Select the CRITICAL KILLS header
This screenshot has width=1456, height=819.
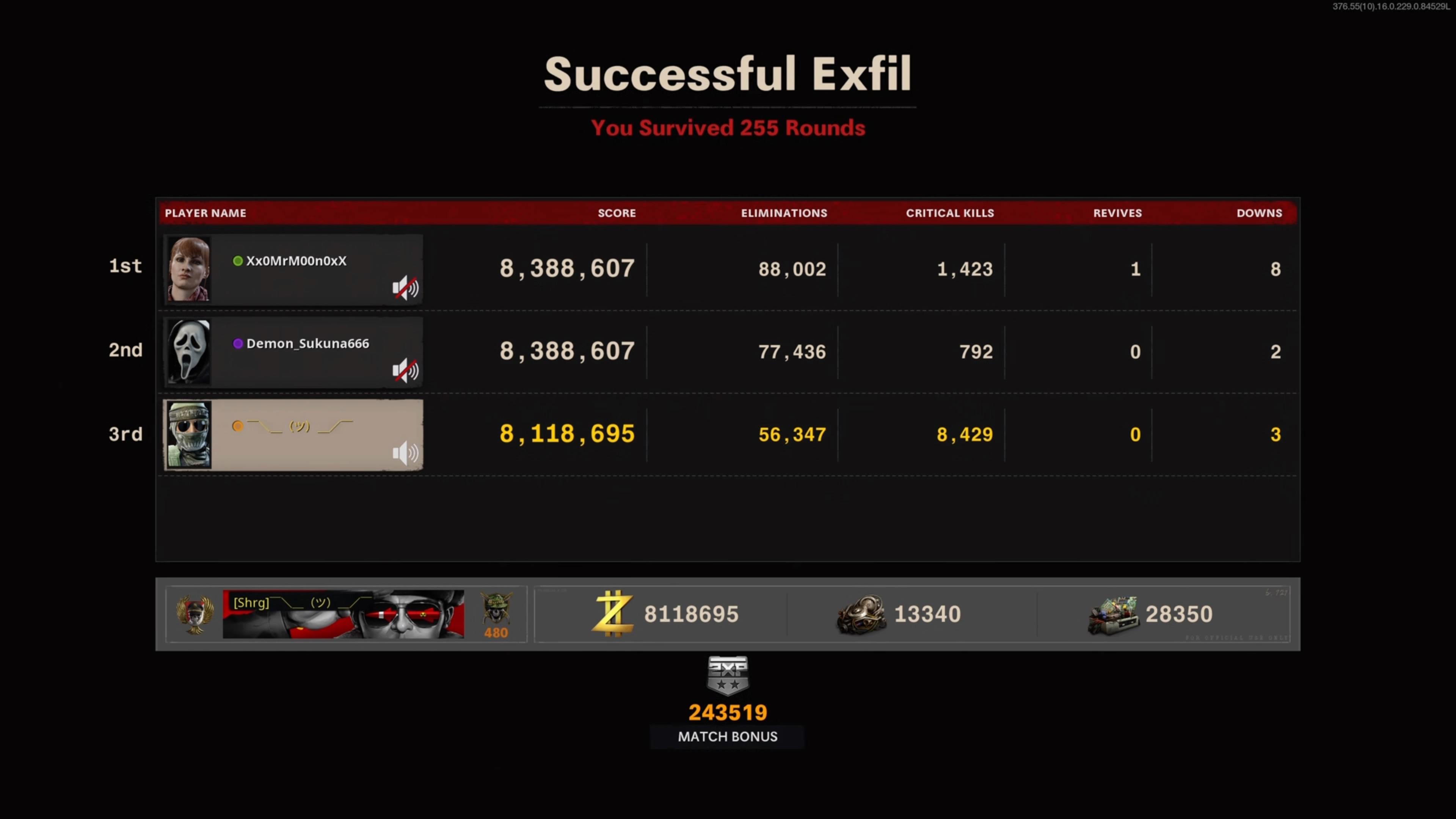950,213
